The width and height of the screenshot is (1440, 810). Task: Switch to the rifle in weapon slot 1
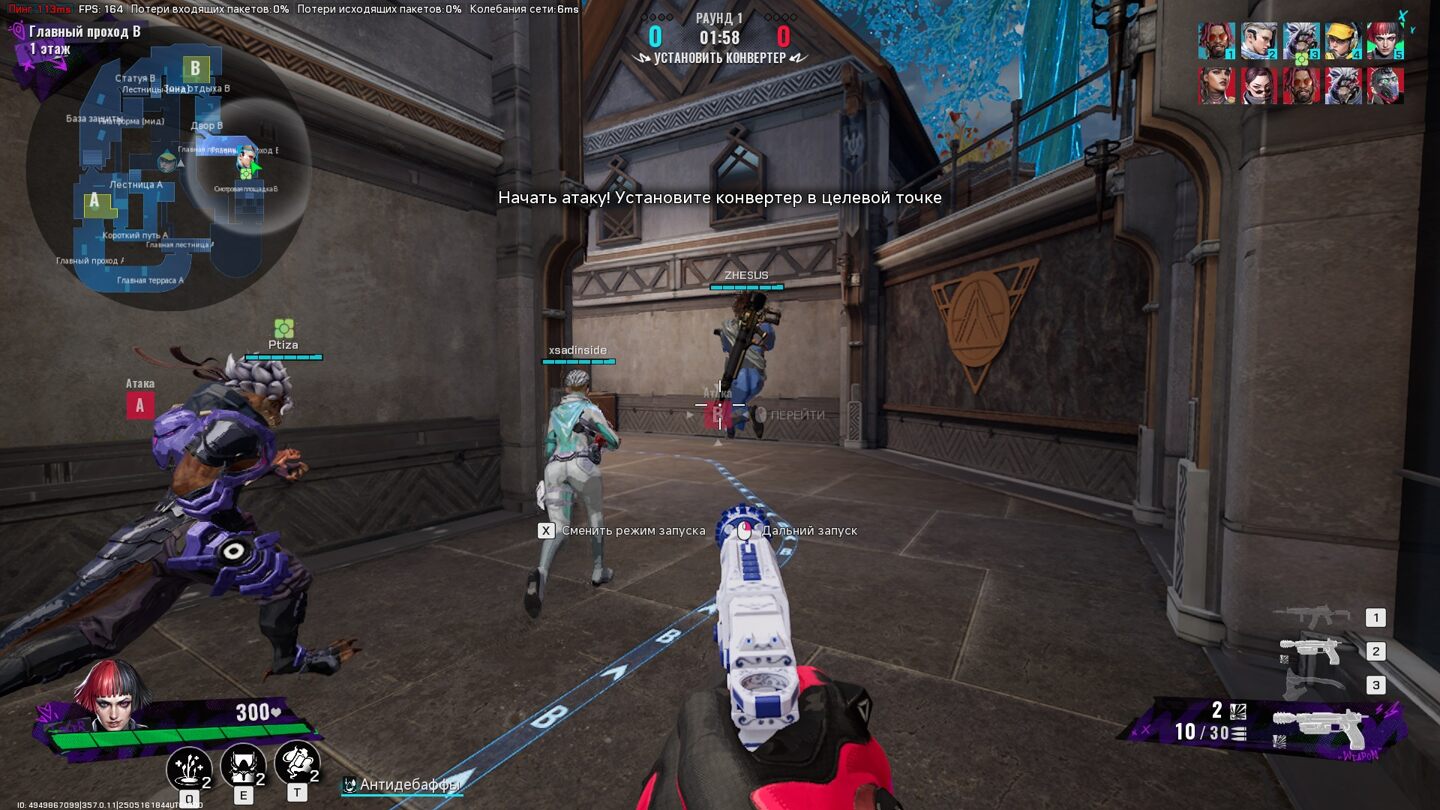(x=1315, y=617)
